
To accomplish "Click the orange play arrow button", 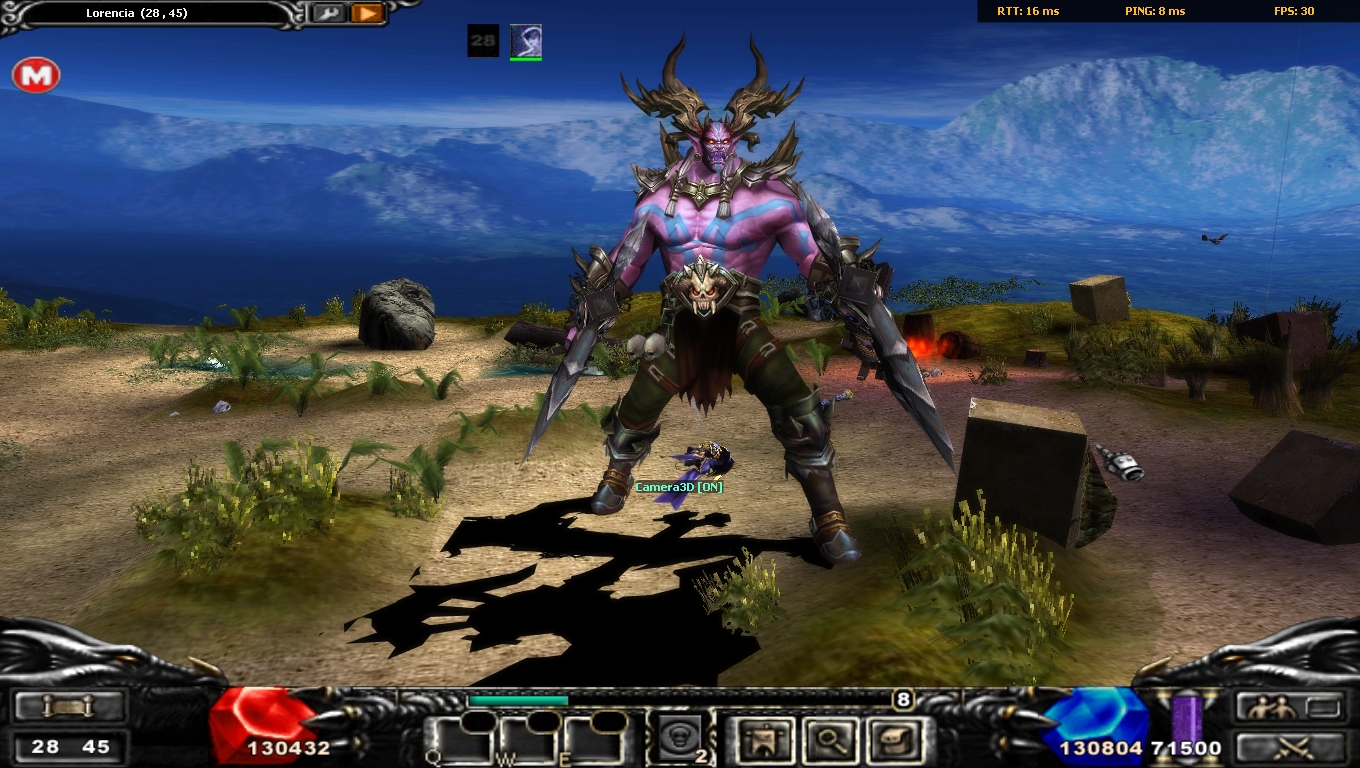I will pos(367,13).
